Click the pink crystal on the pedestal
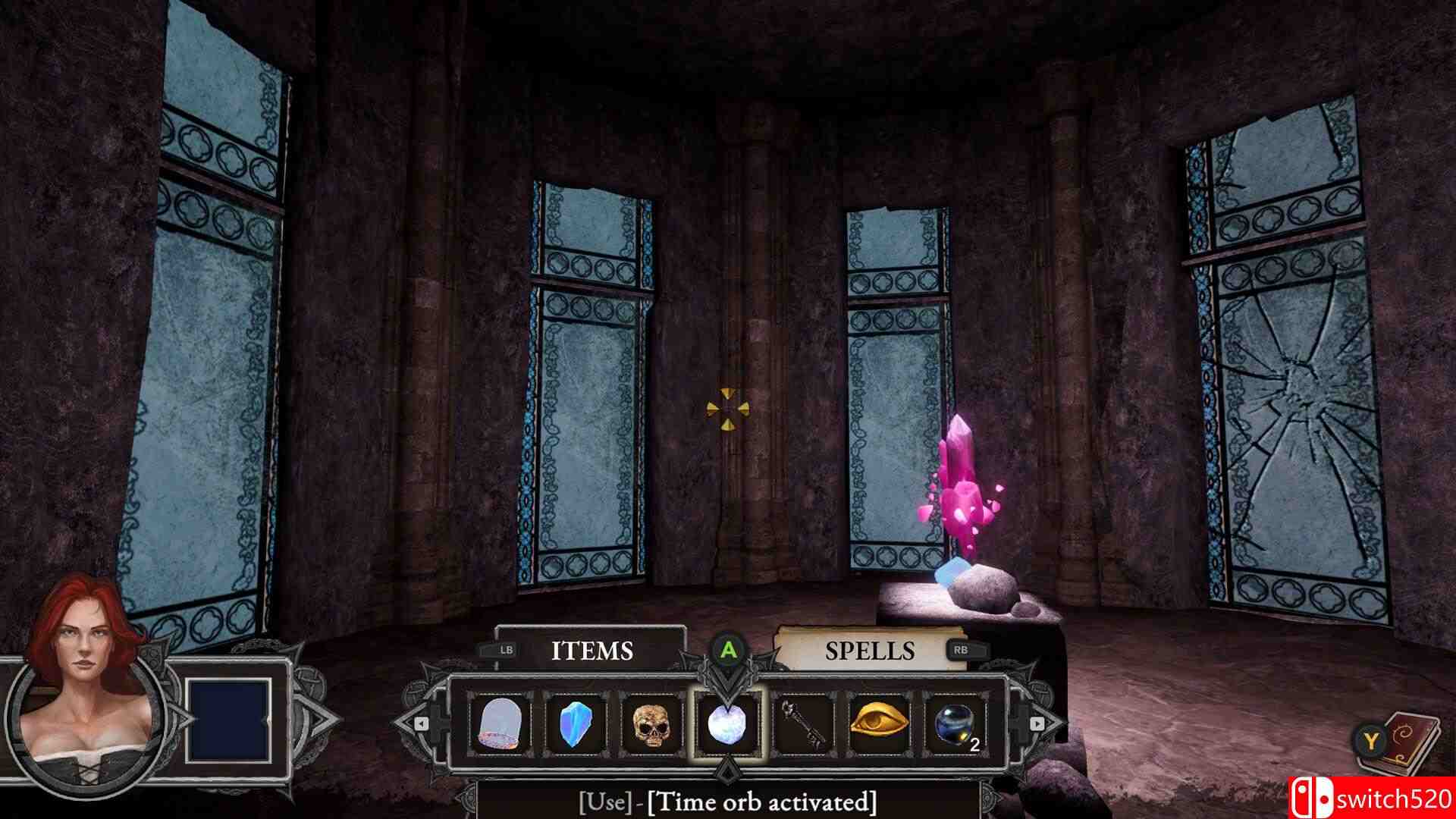1456x819 pixels. 961,485
